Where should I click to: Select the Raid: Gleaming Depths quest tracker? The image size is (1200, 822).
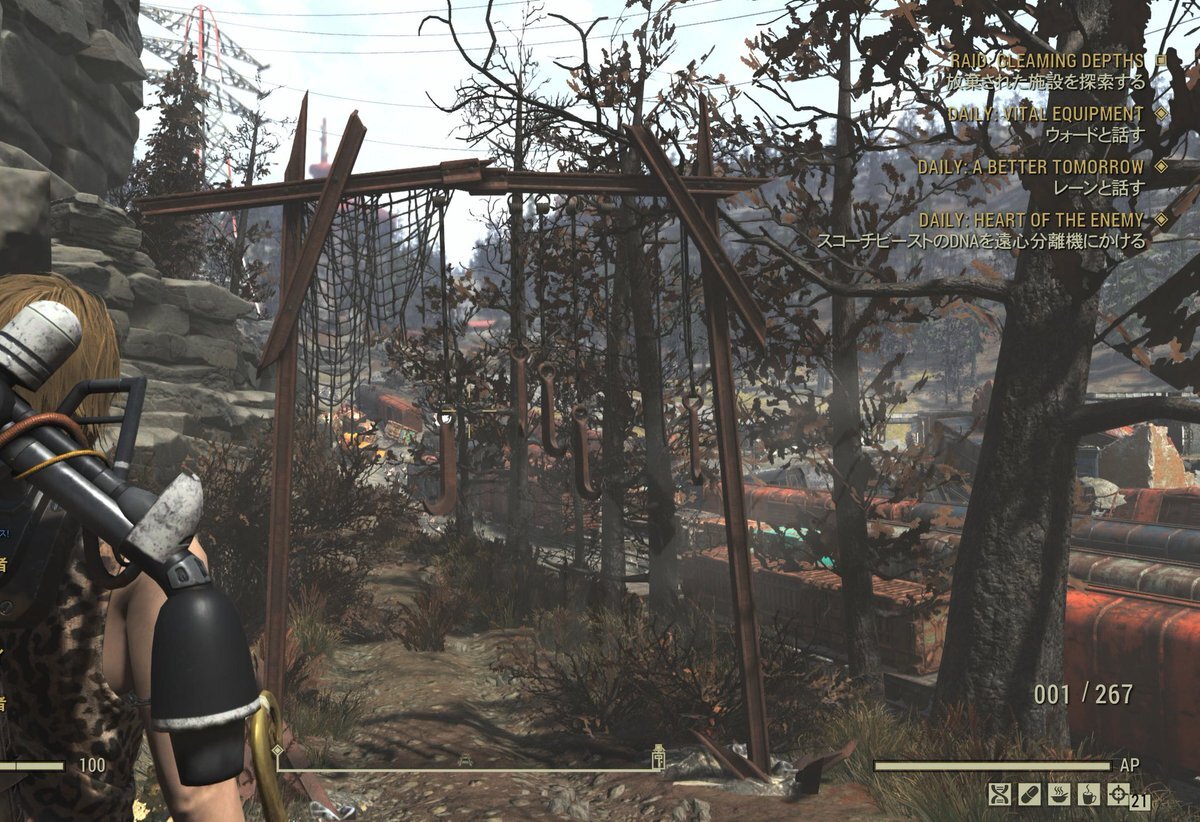pos(1047,61)
